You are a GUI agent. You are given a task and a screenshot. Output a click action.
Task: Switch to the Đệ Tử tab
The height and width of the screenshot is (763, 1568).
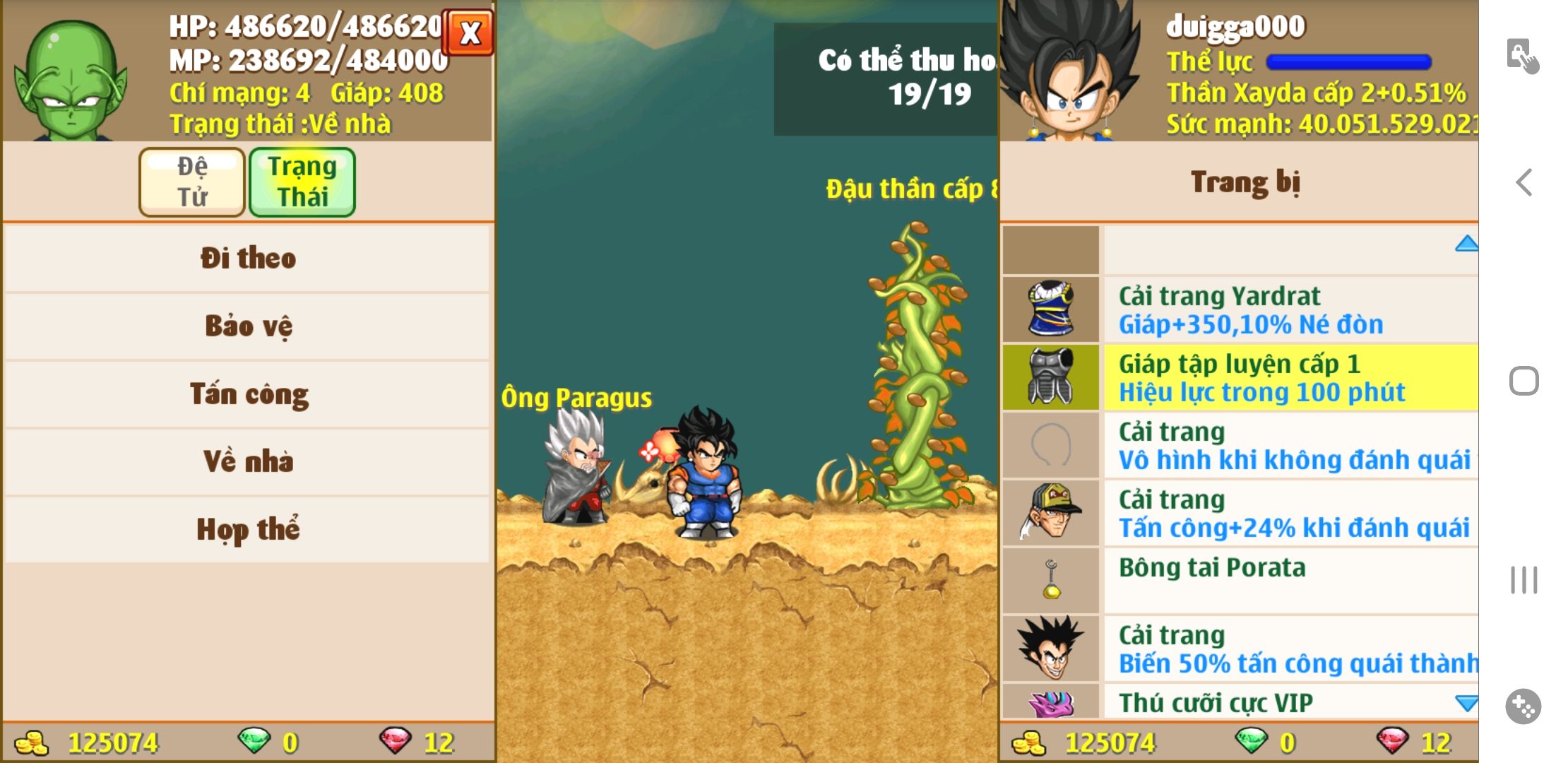pyautogui.click(x=192, y=182)
